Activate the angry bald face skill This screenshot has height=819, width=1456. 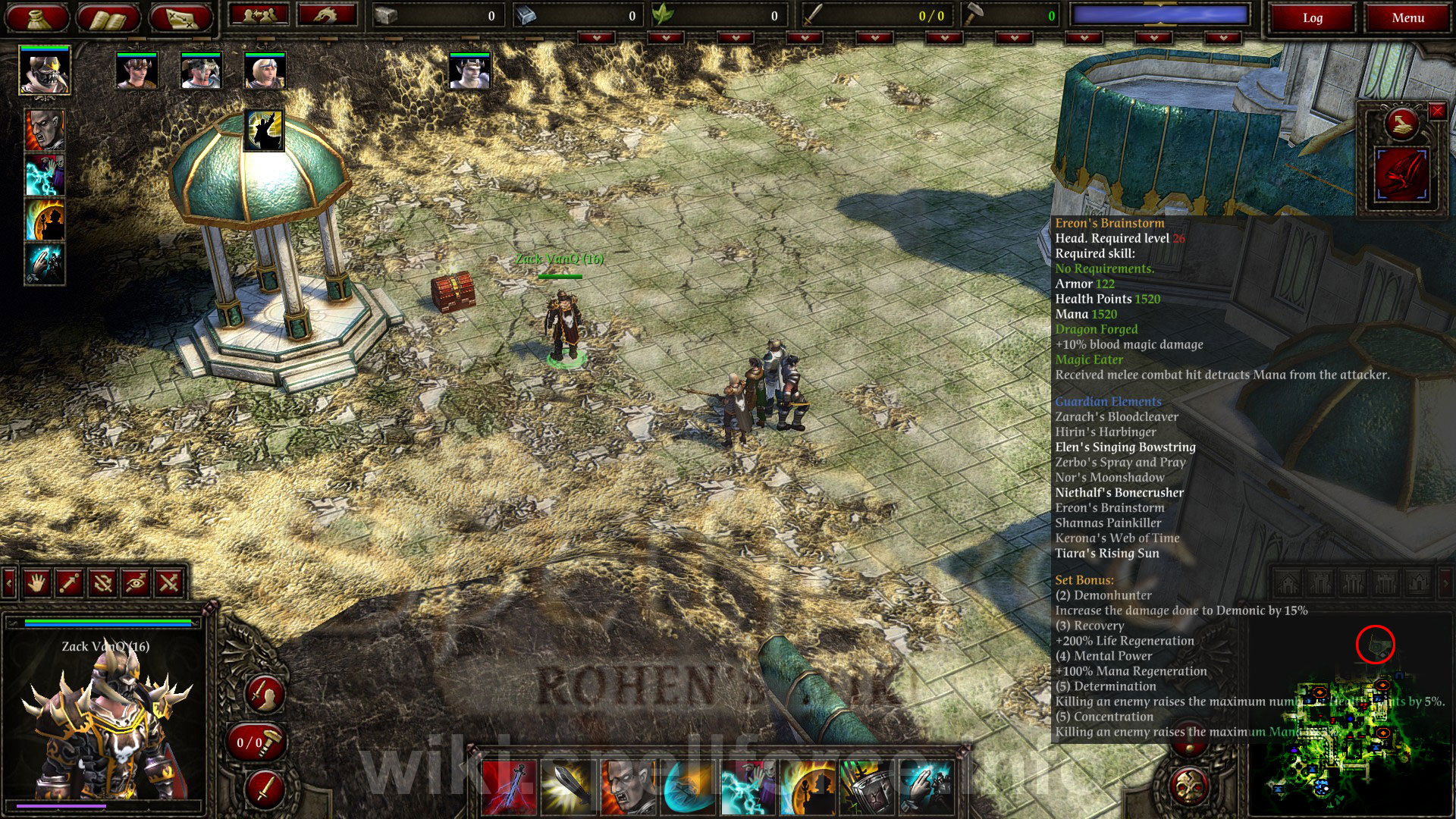45,130
